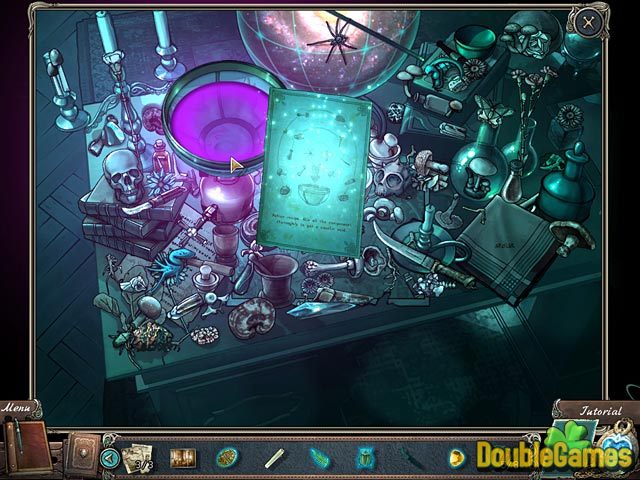
Task: Select the paper scraps inventory item
Action: [x=136, y=457]
